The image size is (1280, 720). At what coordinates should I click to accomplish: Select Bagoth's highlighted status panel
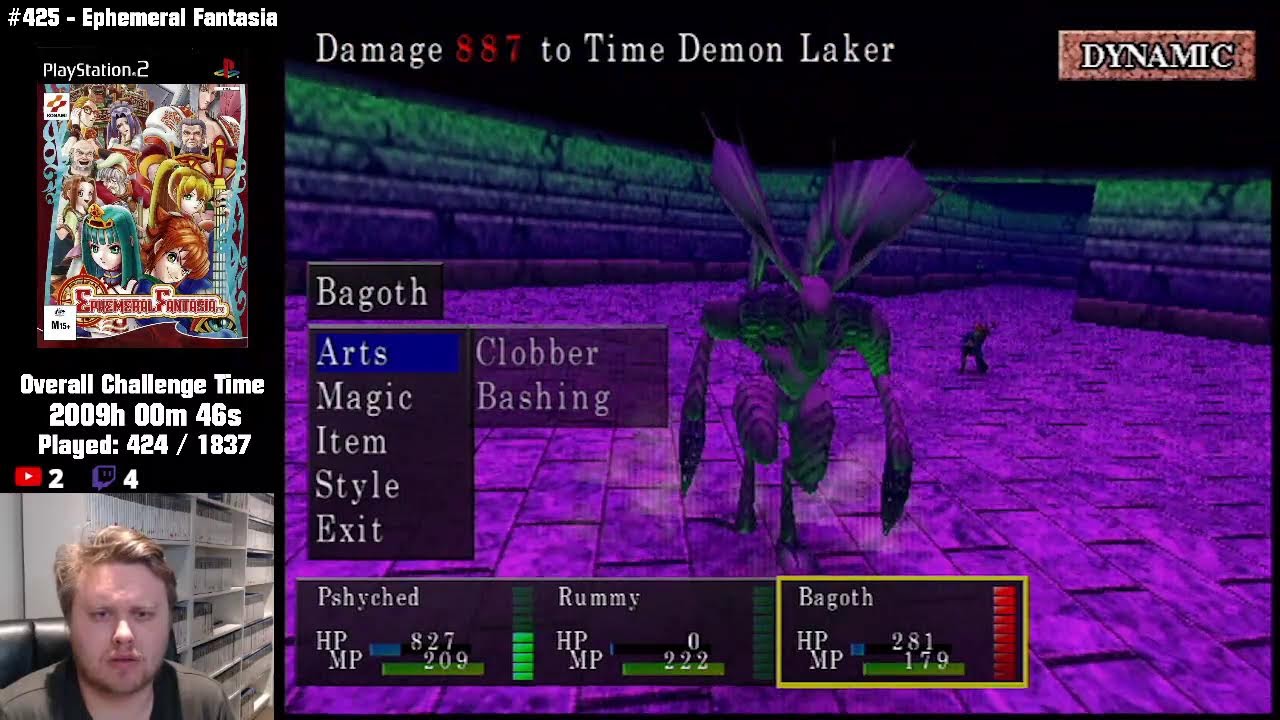[902, 632]
